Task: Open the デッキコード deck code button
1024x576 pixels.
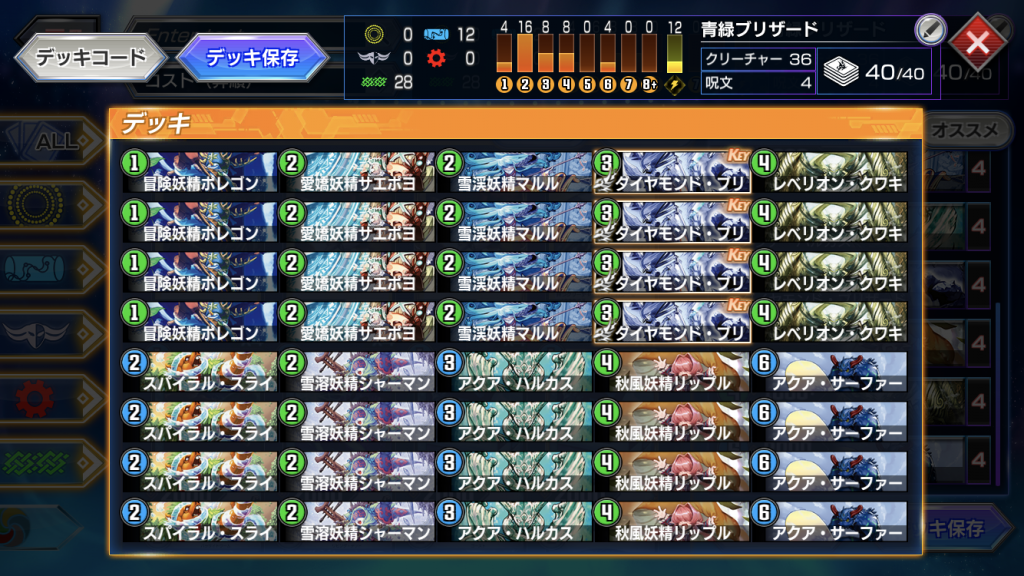Action: click(x=90, y=57)
